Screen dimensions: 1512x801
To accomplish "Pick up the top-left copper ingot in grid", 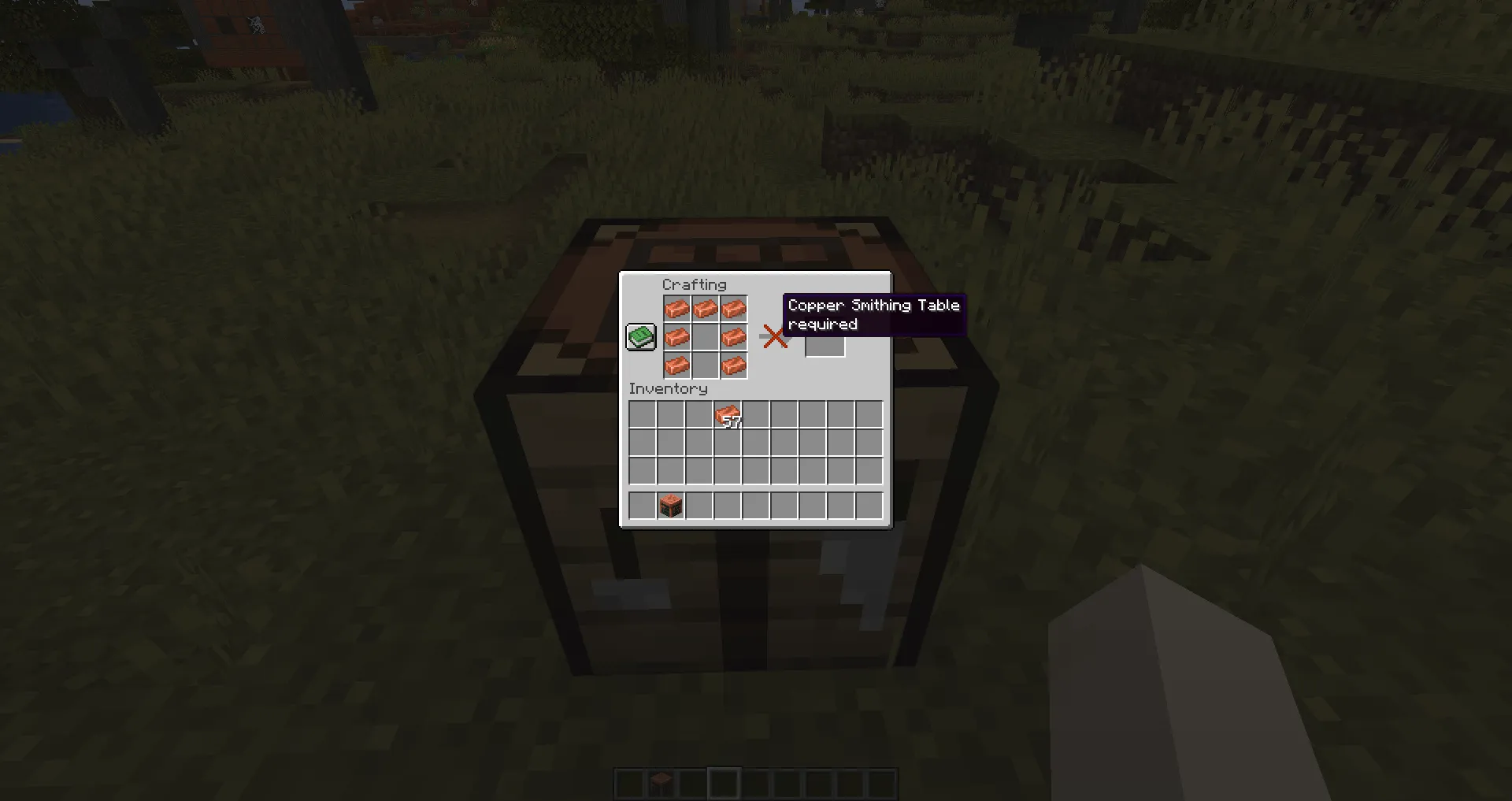I will pos(677,309).
